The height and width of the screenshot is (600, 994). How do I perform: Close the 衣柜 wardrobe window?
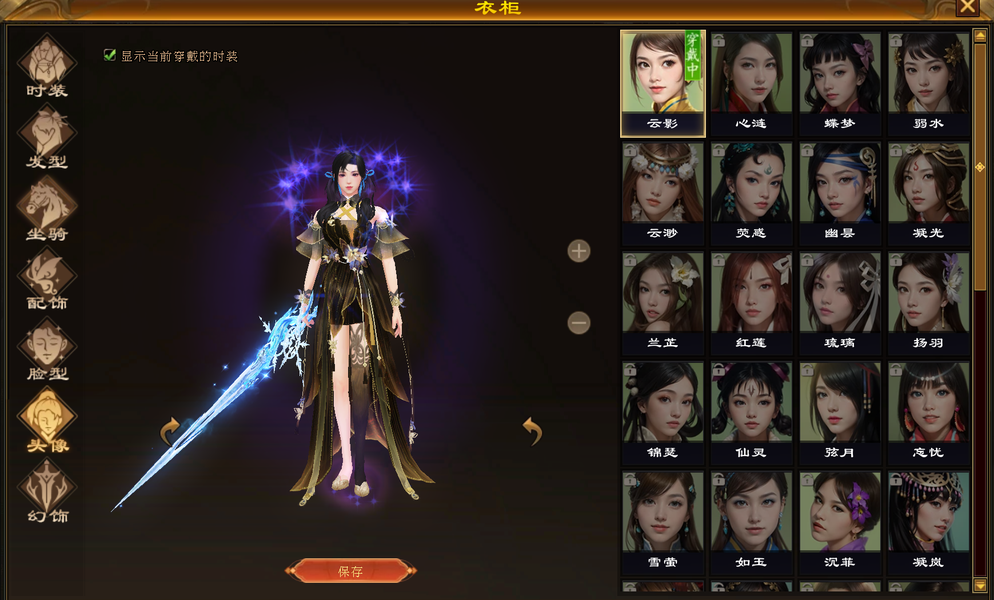(967, 6)
